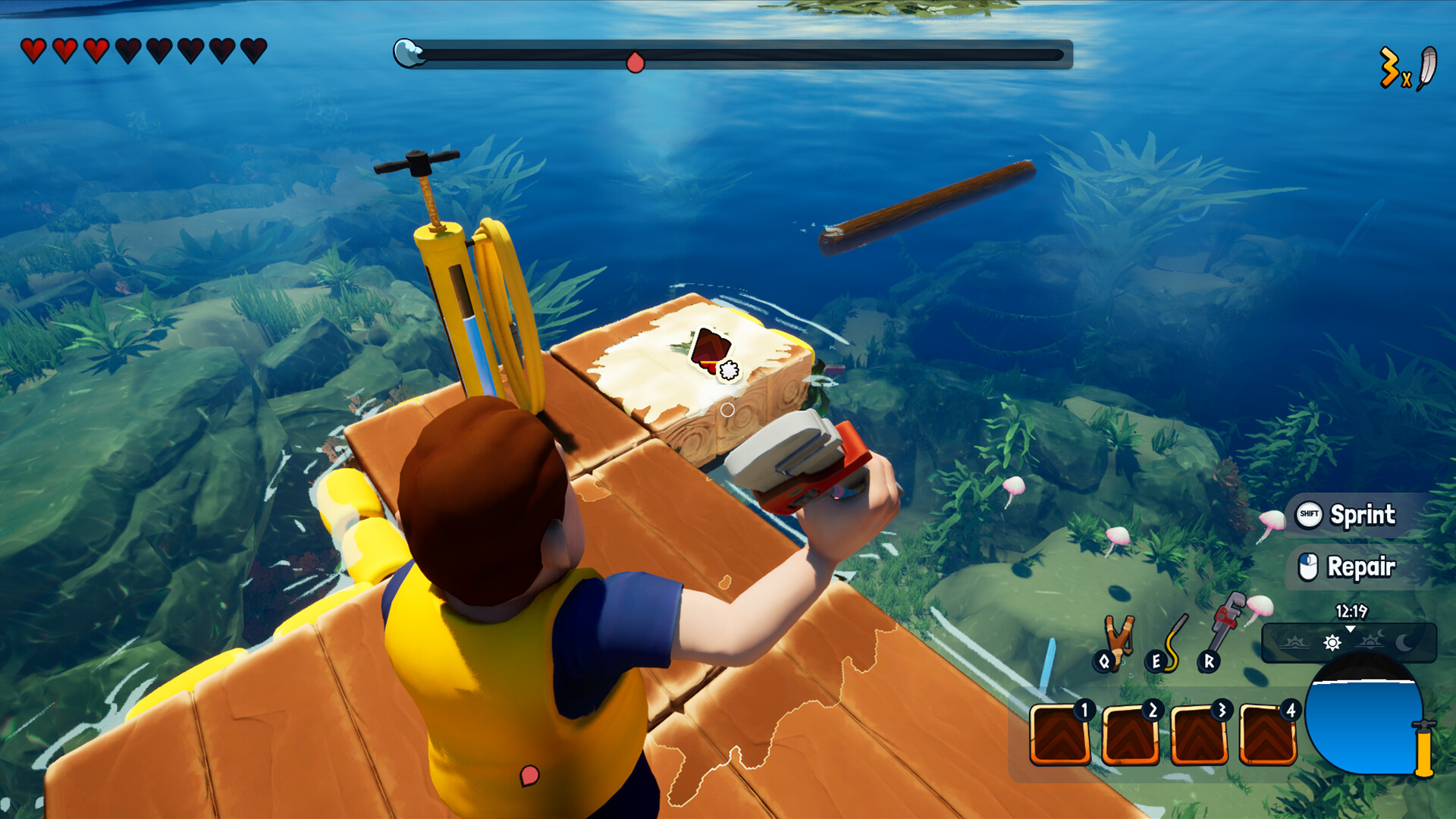1456x819 pixels.
Task: Click the sun icon in the day-cycle bar
Action: click(x=1333, y=643)
